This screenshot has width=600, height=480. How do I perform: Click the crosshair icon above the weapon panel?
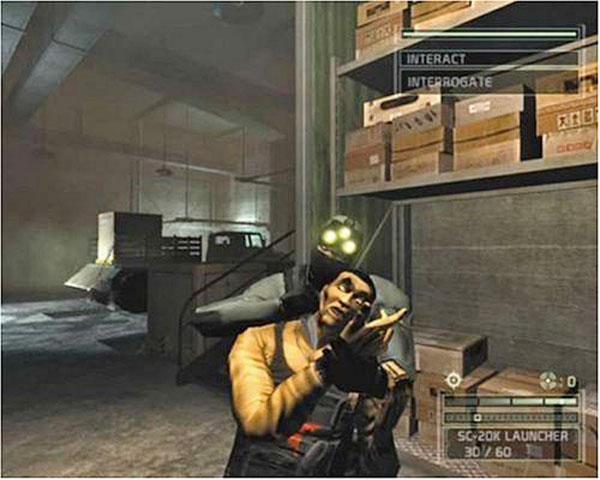pos(455,380)
